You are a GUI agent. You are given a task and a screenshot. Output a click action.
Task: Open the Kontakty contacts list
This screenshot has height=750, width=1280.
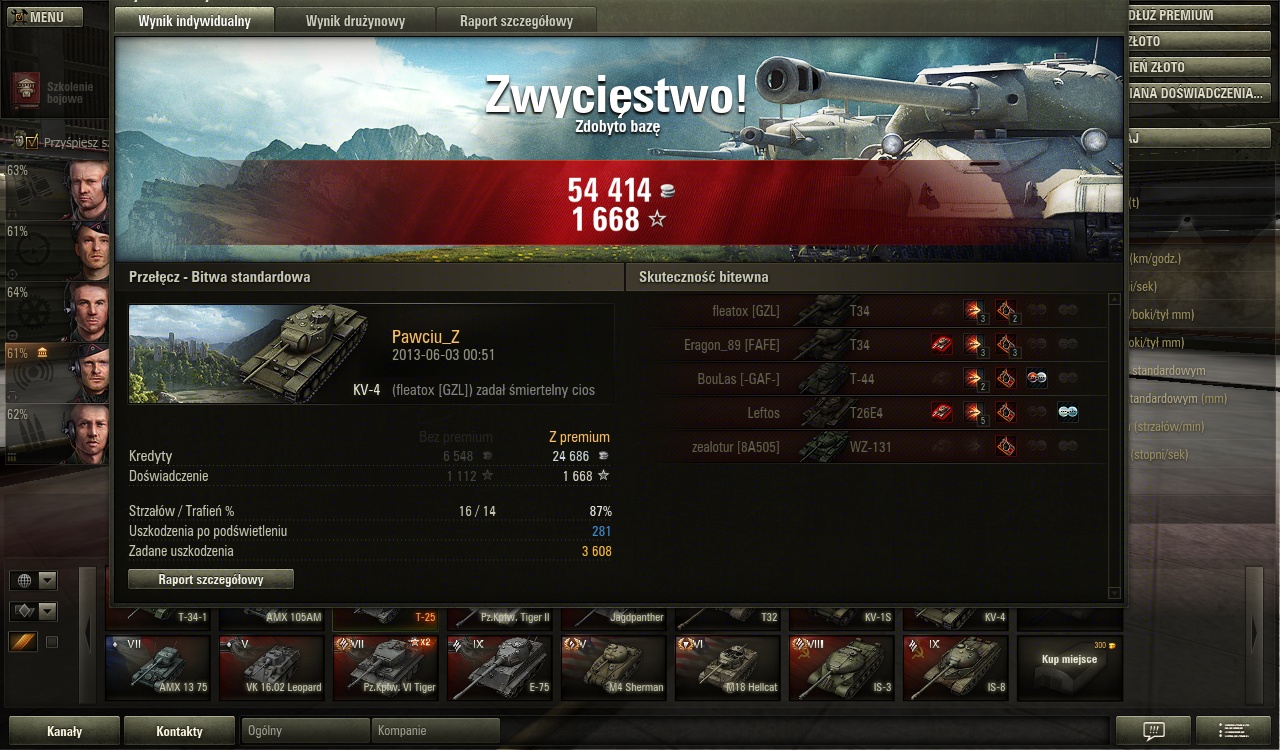(179, 731)
